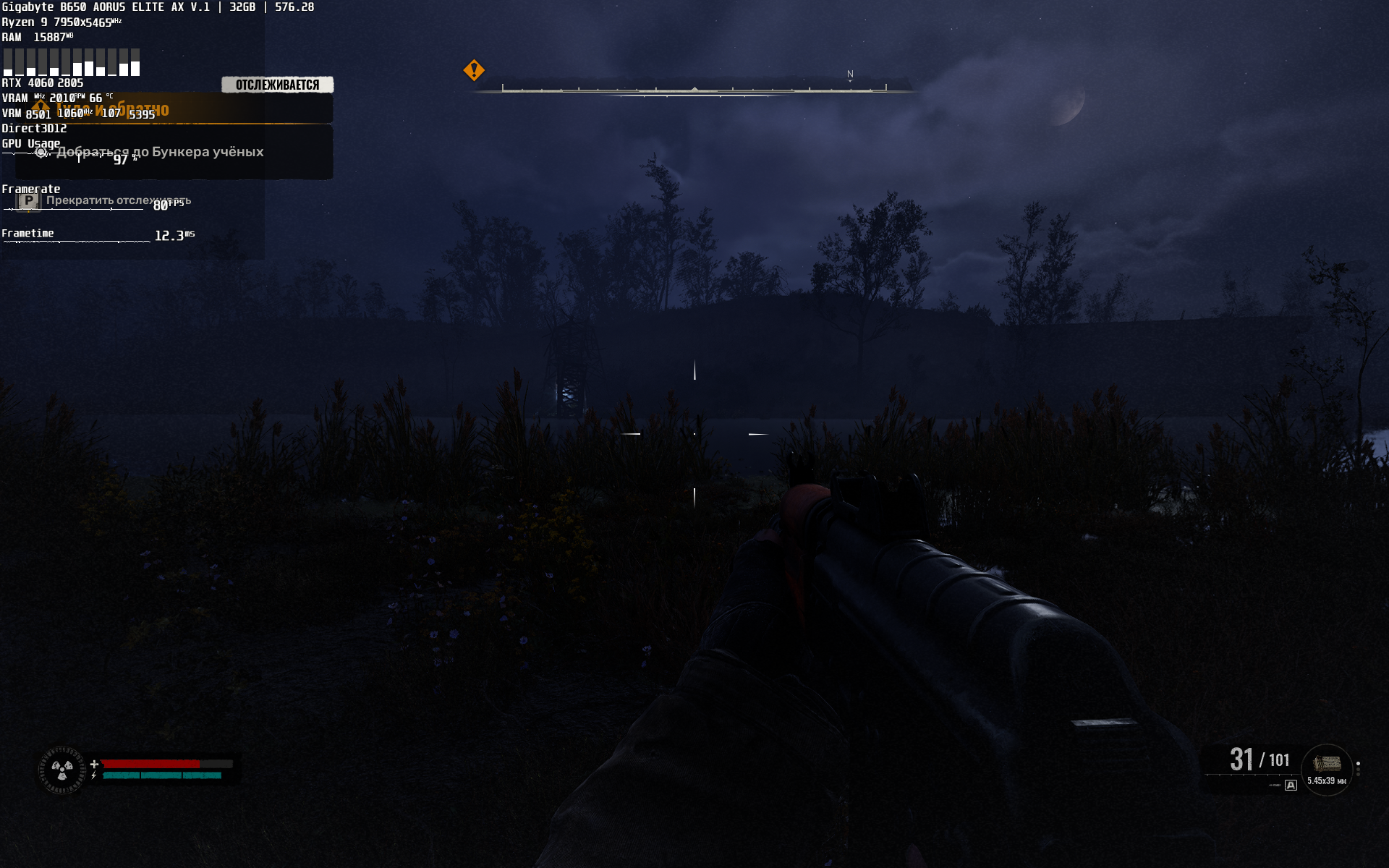Select the compass bar with the N marker
The image size is (1389, 868).
[x=694, y=89]
